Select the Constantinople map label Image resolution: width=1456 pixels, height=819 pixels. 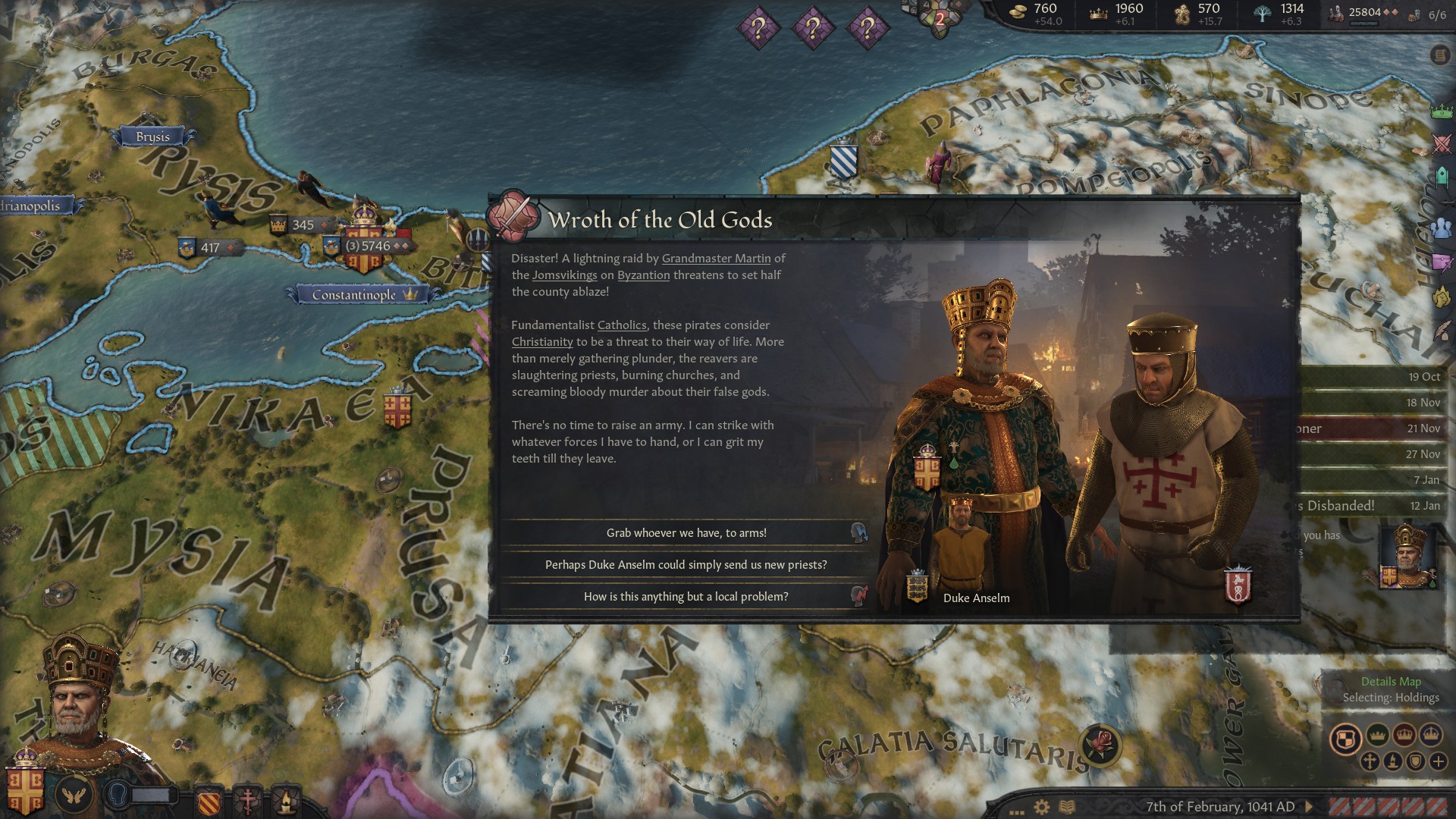pyautogui.click(x=354, y=294)
